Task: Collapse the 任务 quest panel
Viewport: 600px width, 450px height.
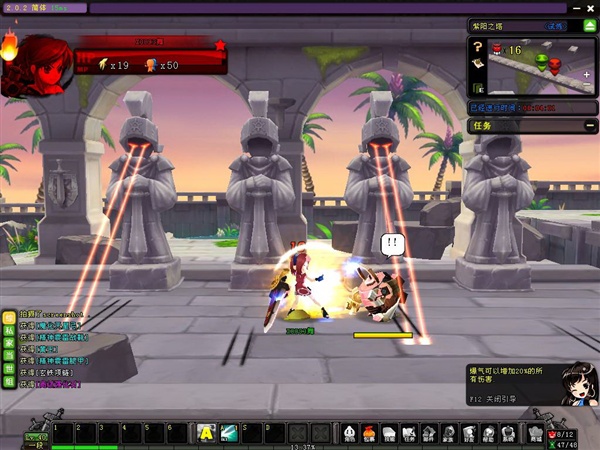Action: point(589,126)
